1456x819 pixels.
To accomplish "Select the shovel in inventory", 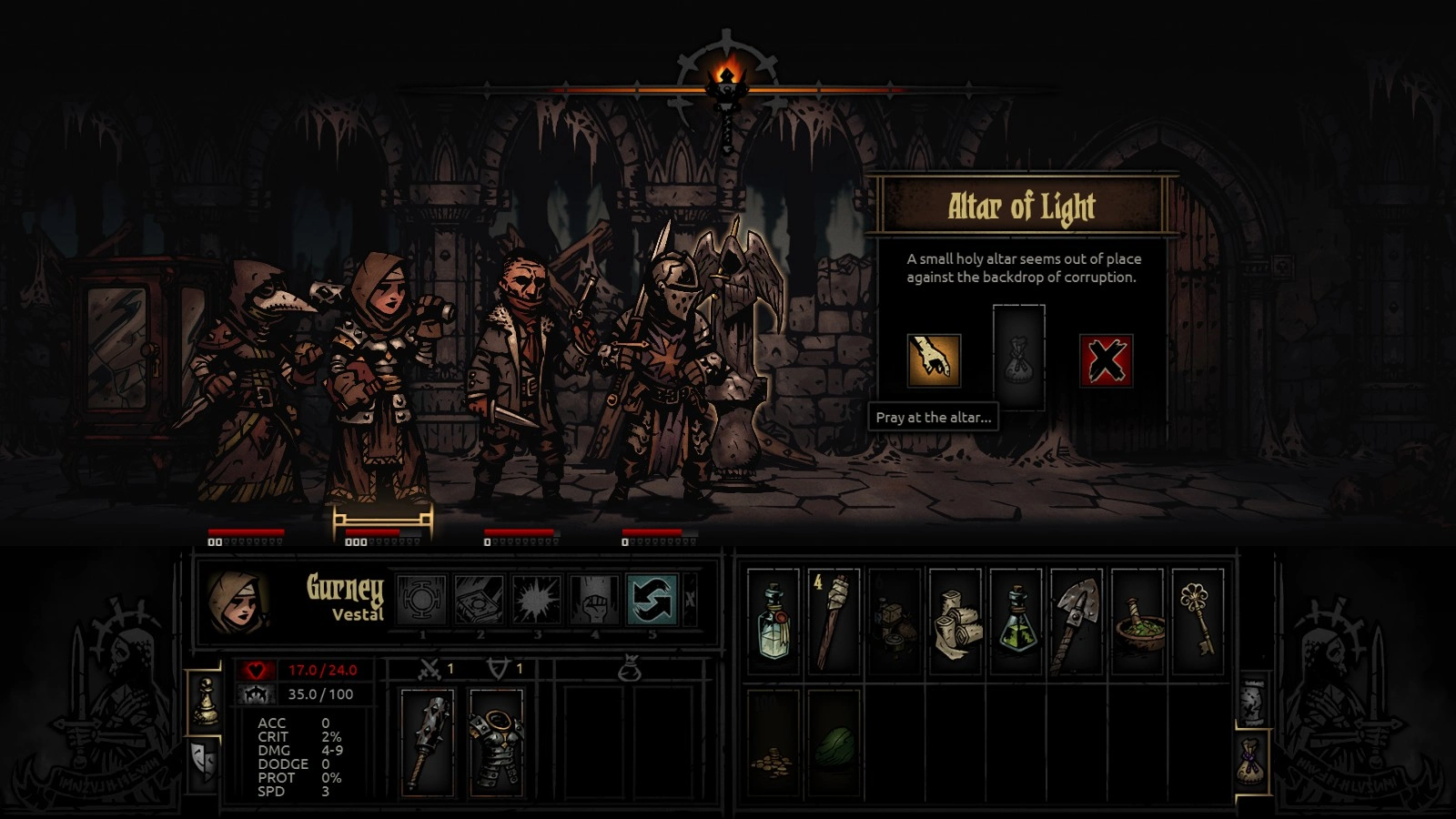I will pyautogui.click(x=1076, y=622).
